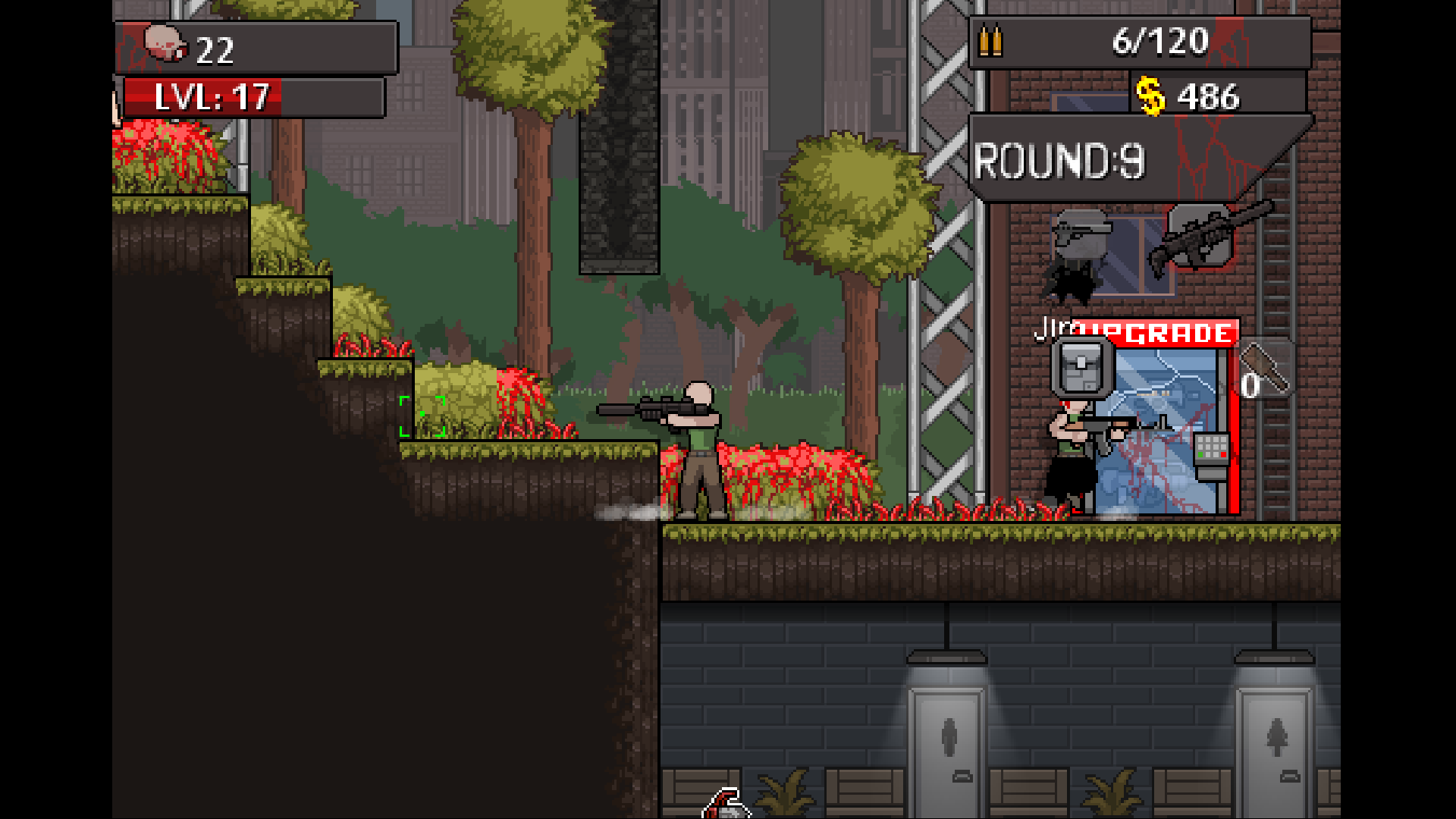
Task: Click the hammer item icon
Action: [1265, 369]
